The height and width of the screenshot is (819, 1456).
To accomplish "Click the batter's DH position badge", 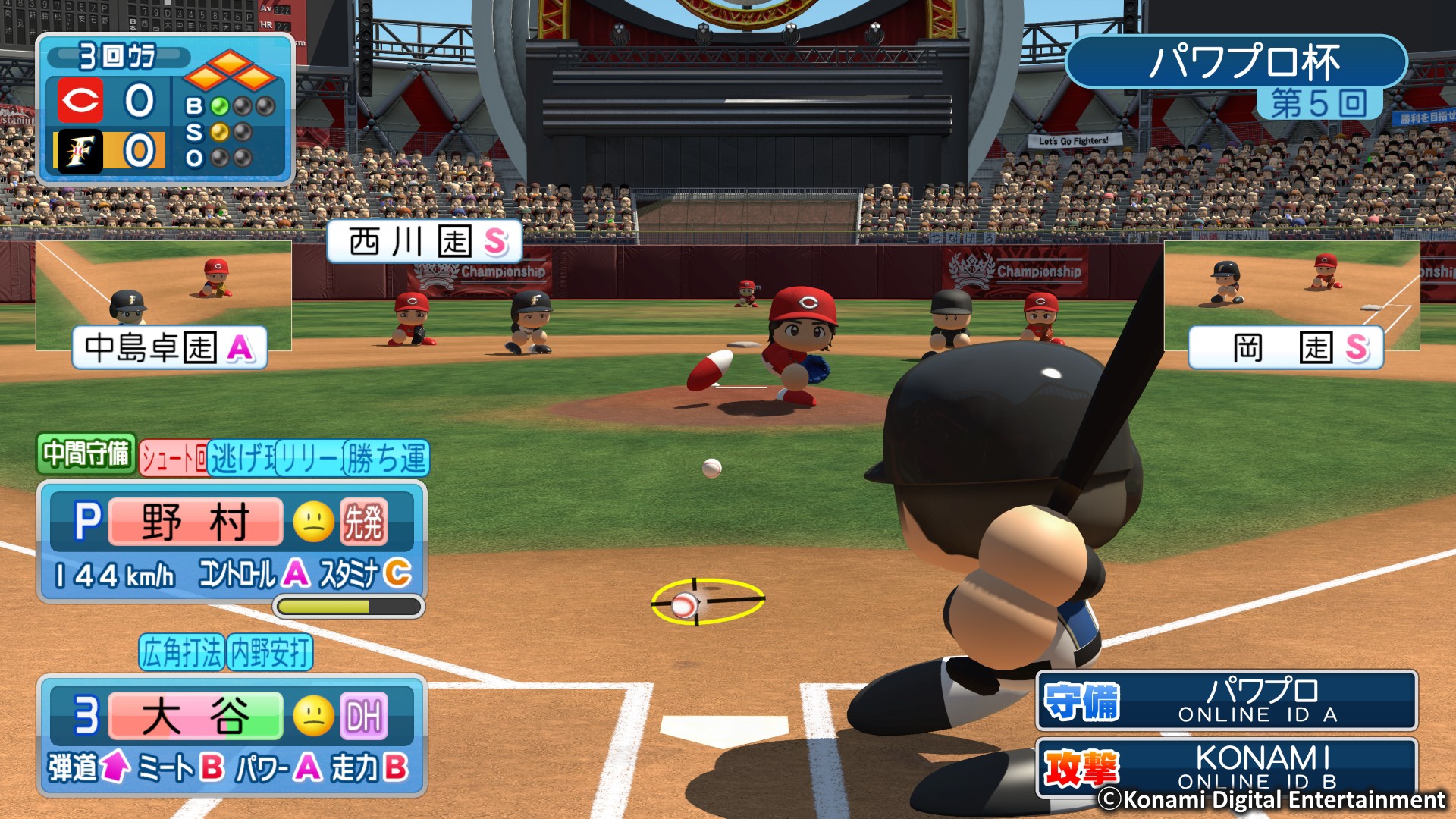I will (x=364, y=716).
